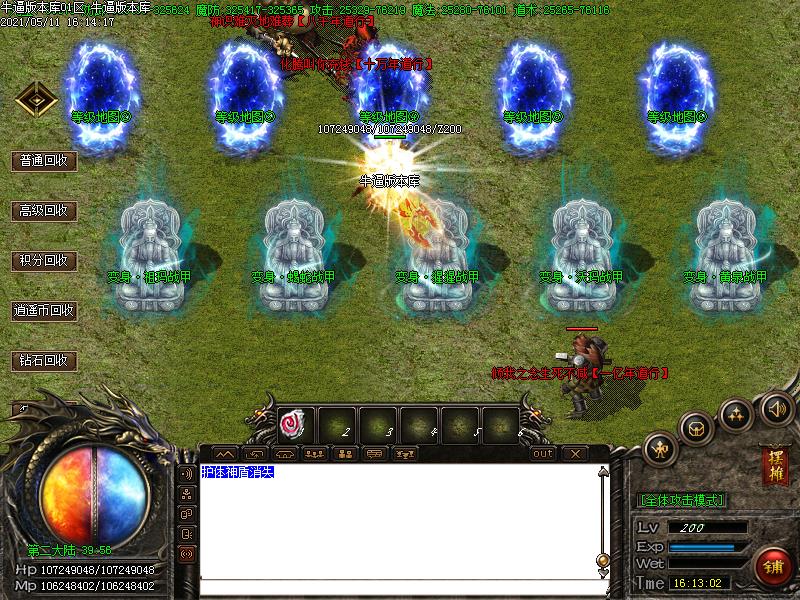The width and height of the screenshot is (800, 600).
Task: Close the game with the X button
Action: tap(574, 454)
